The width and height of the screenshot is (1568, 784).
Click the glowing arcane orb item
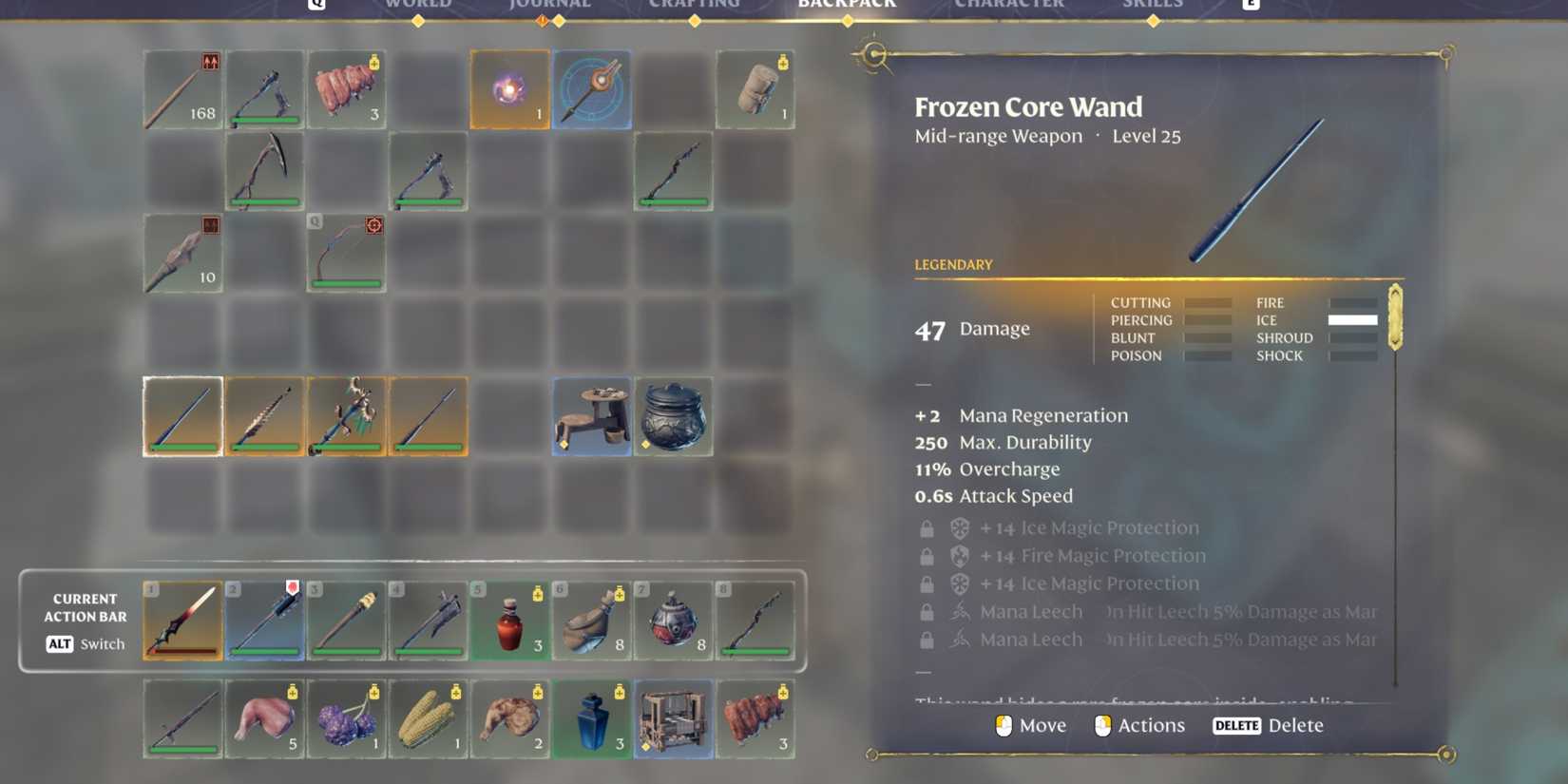509,89
